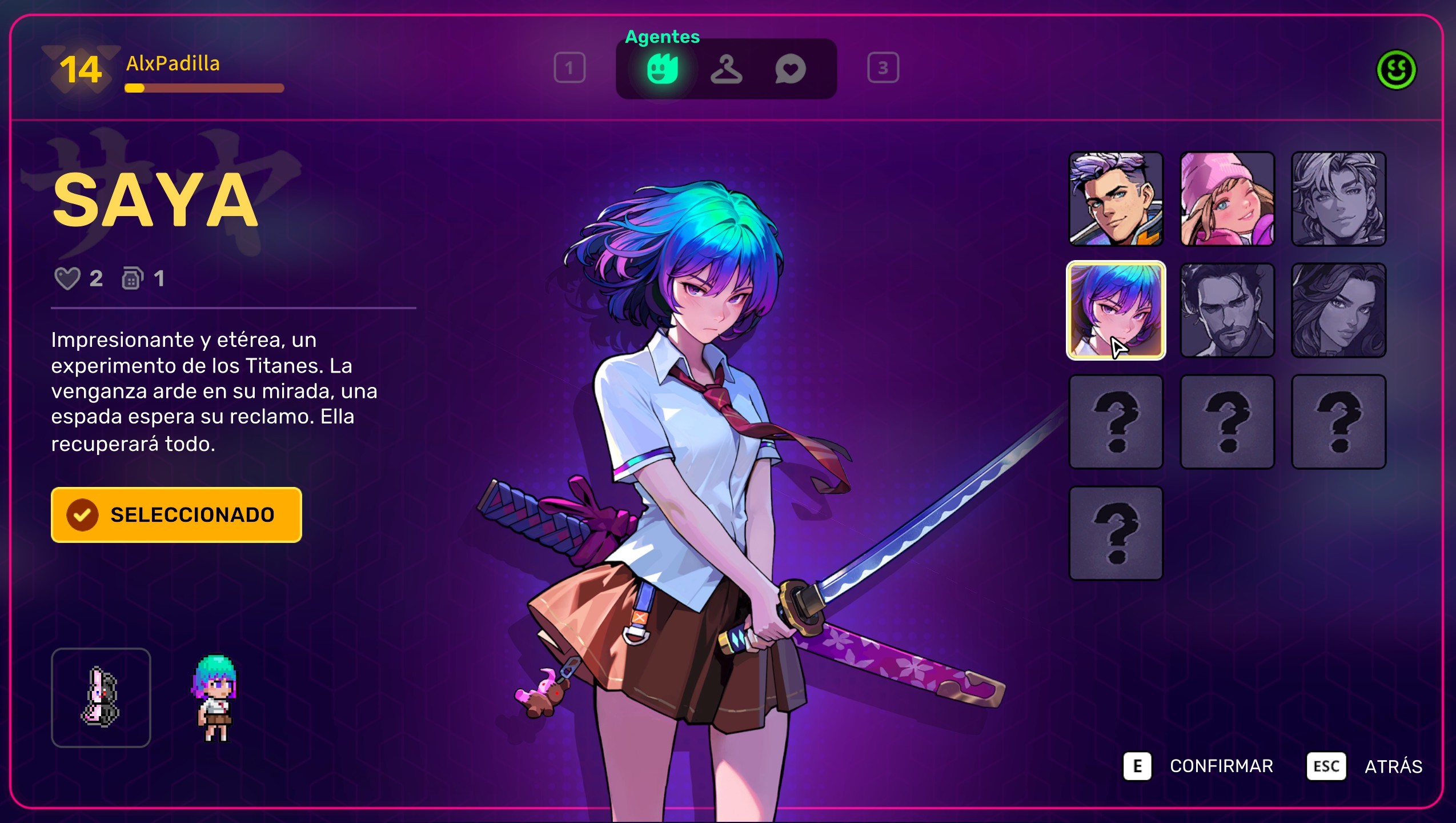Select the purple-haired male agent portrait
The image size is (1456, 823).
[x=1116, y=199]
